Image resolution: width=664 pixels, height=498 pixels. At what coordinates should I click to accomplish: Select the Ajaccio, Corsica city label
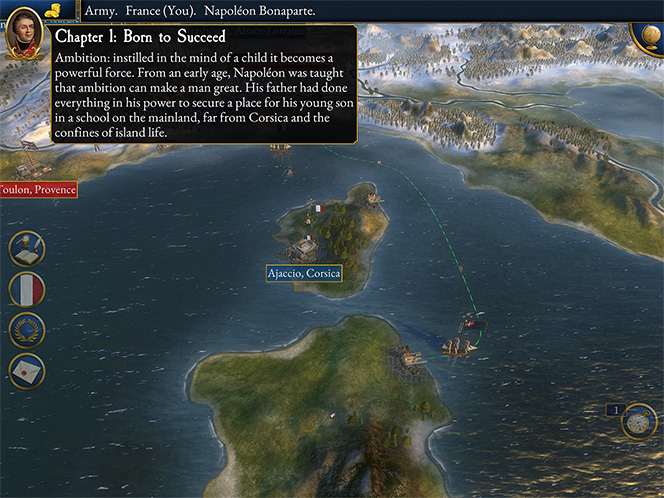tap(304, 273)
